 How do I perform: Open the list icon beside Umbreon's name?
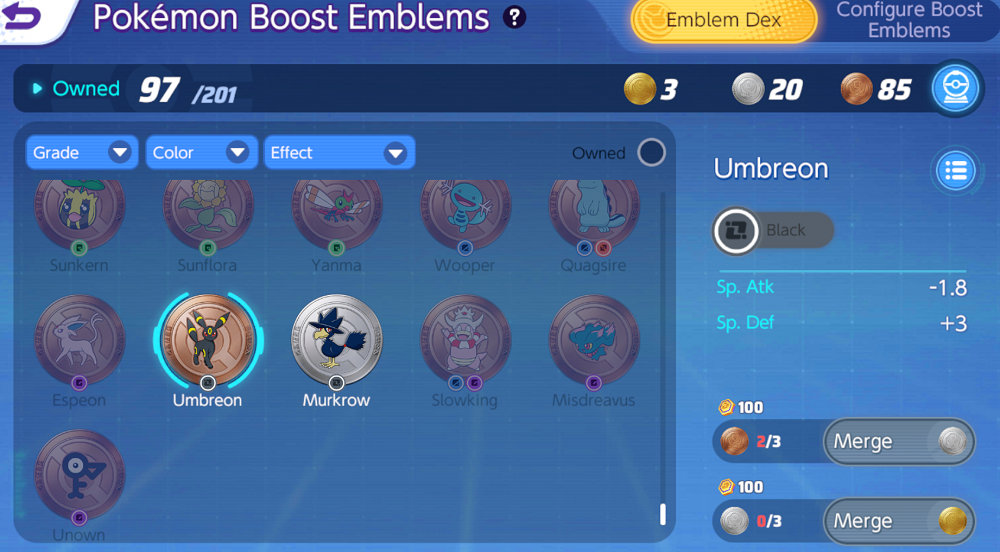tap(956, 170)
